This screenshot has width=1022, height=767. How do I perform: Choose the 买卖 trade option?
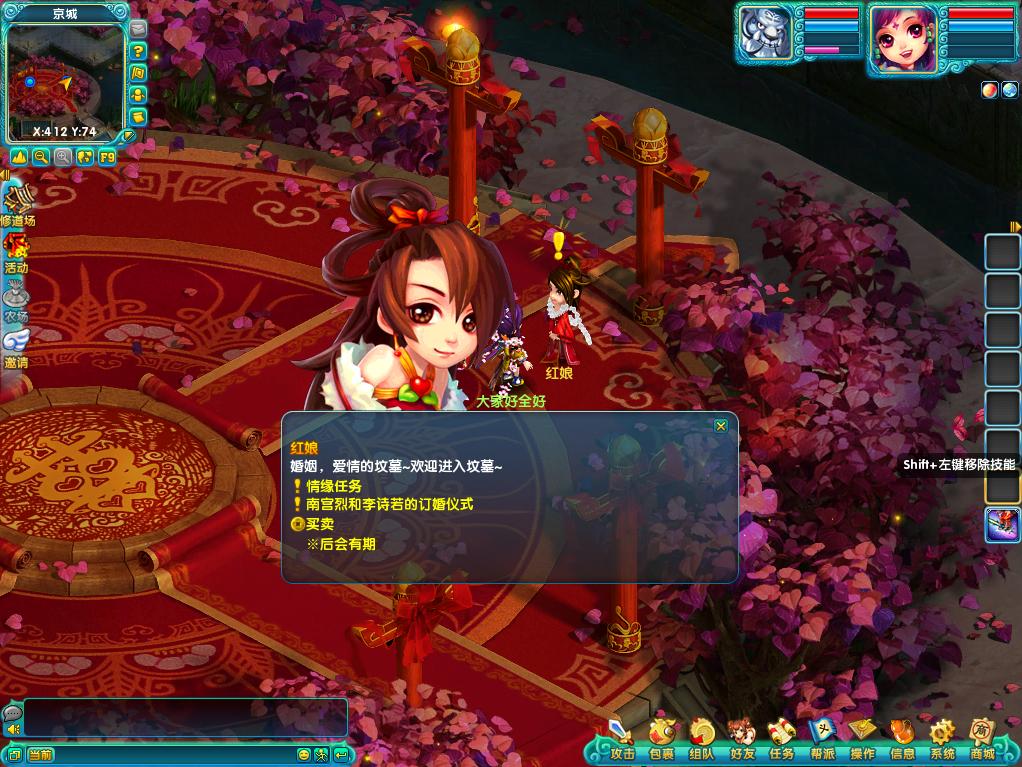(320, 524)
